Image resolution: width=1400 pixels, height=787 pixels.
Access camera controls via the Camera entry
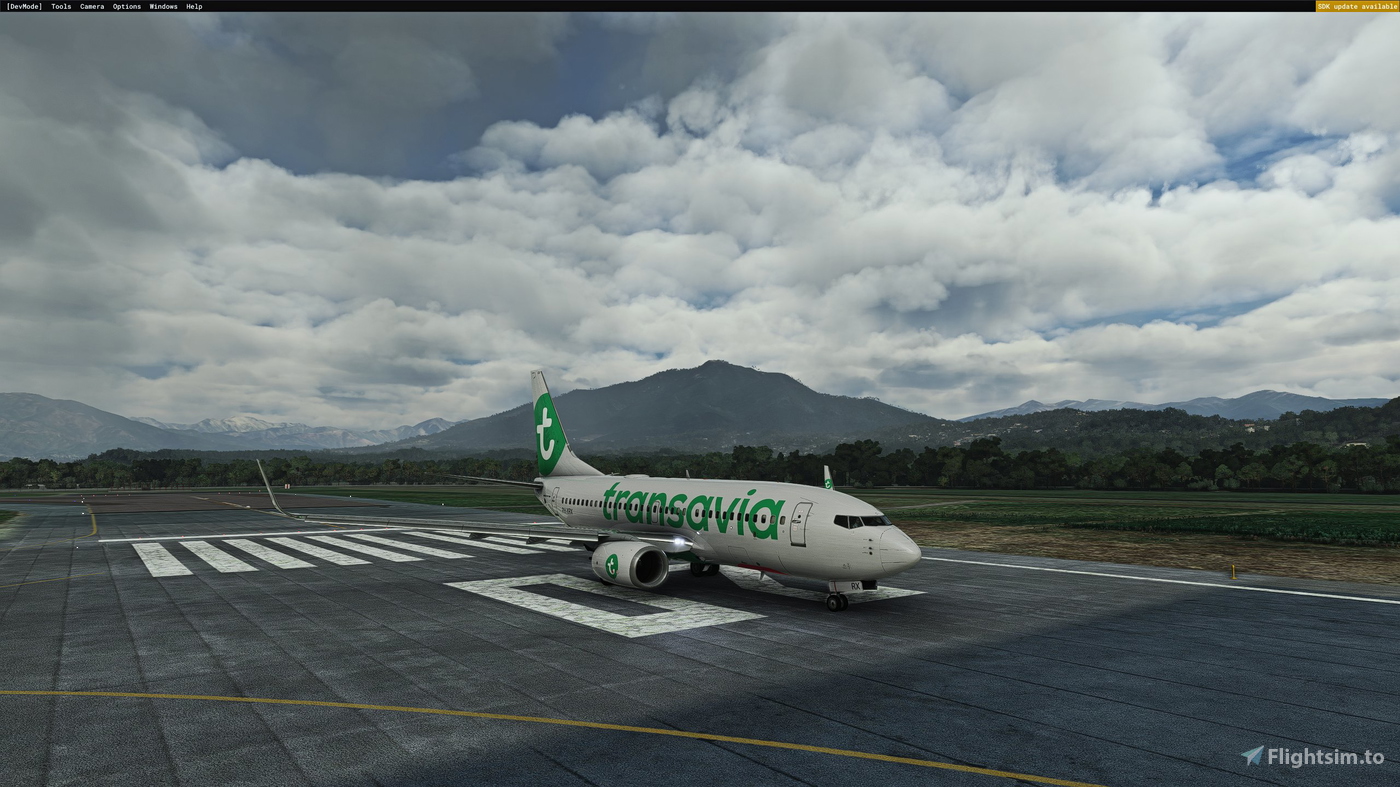90,5
